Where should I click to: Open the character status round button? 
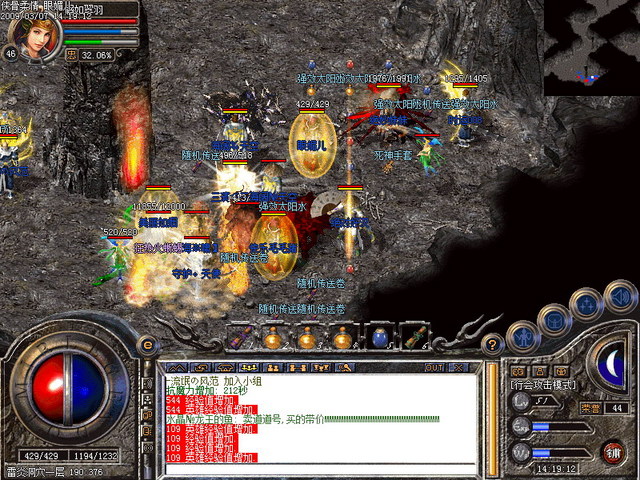pyautogui.click(x=522, y=337)
